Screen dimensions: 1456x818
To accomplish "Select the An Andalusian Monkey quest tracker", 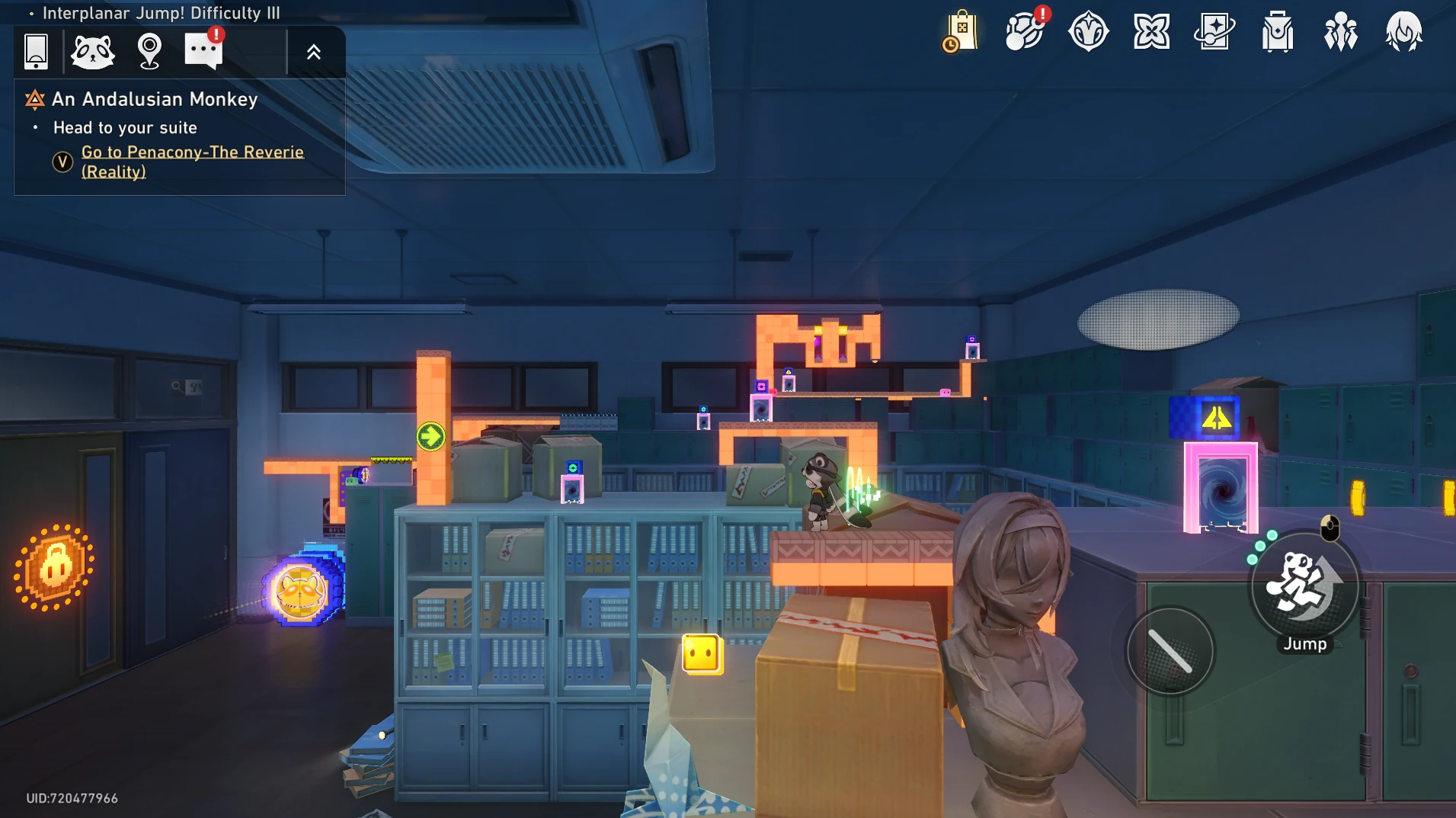I will (x=155, y=99).
